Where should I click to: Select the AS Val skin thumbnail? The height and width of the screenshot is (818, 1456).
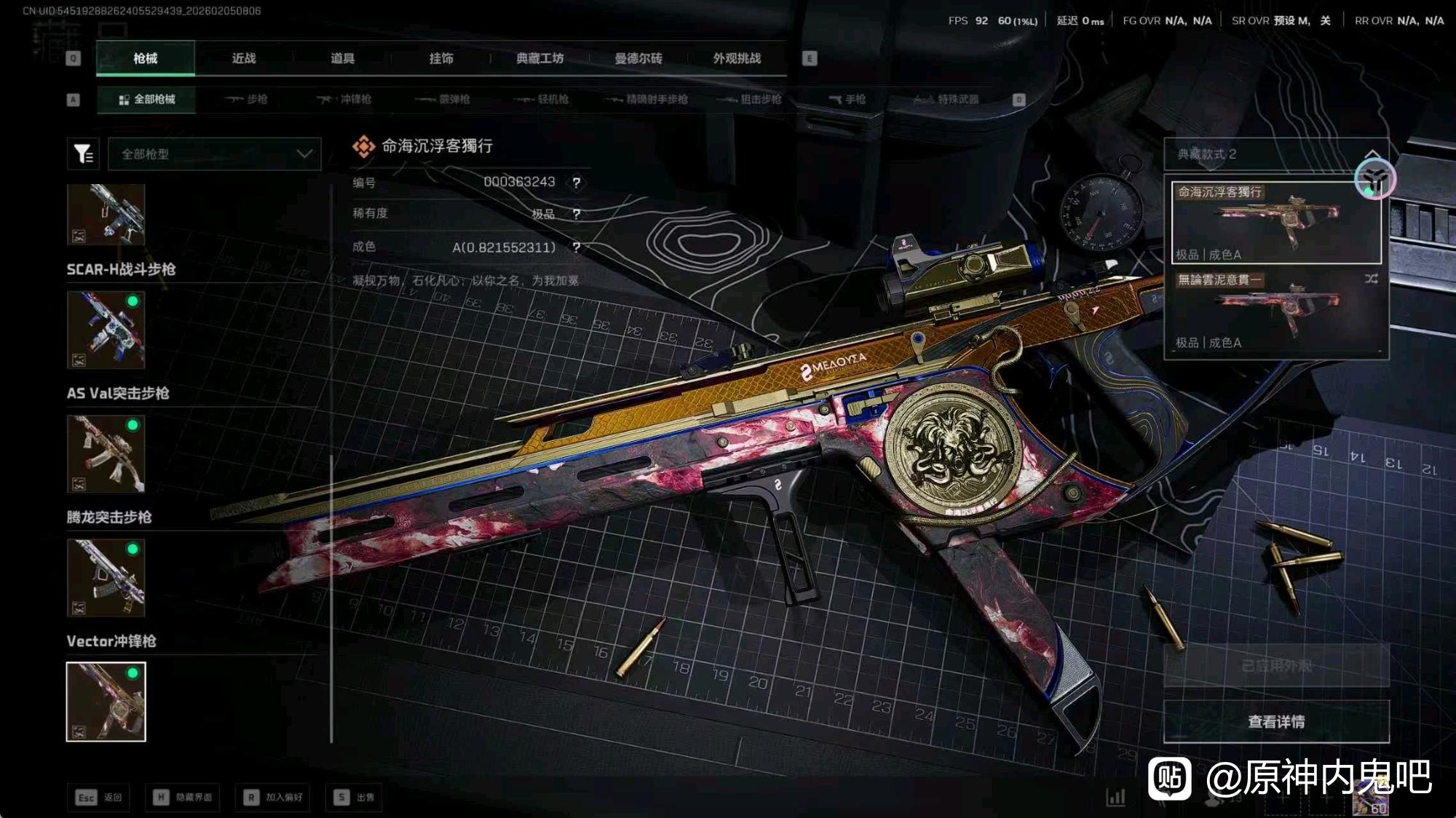[x=106, y=453]
